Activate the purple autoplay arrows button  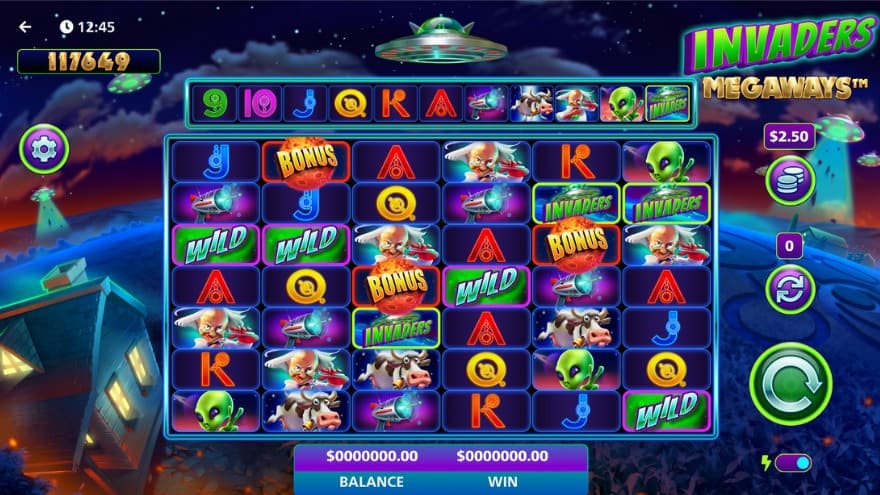tap(790, 289)
